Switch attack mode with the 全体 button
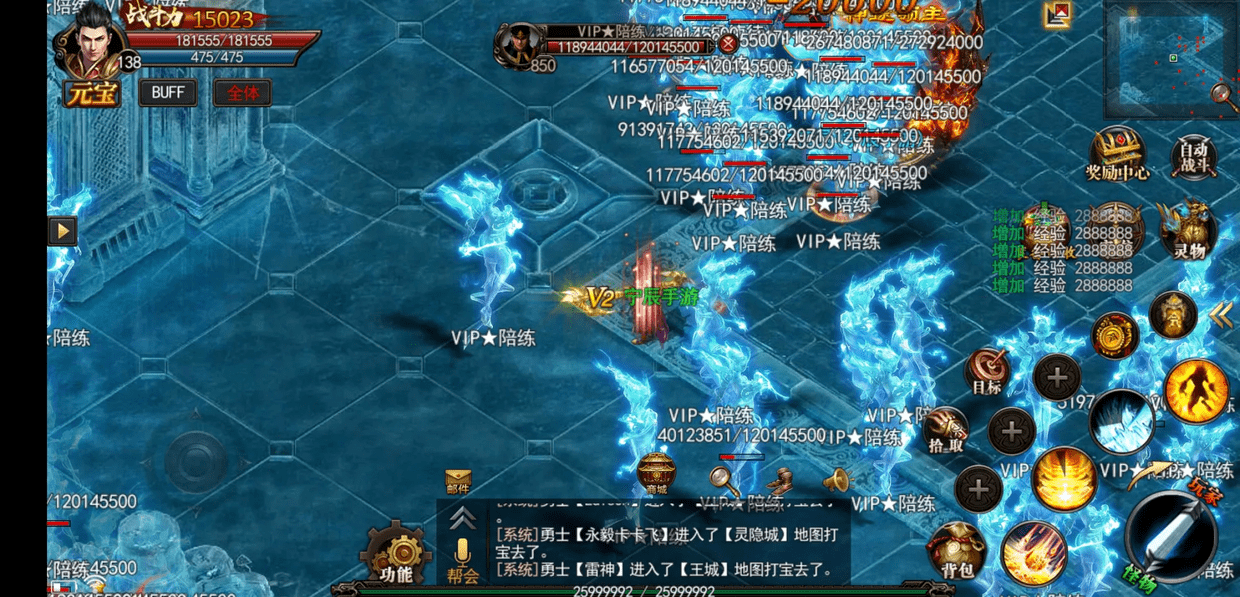 [242, 93]
